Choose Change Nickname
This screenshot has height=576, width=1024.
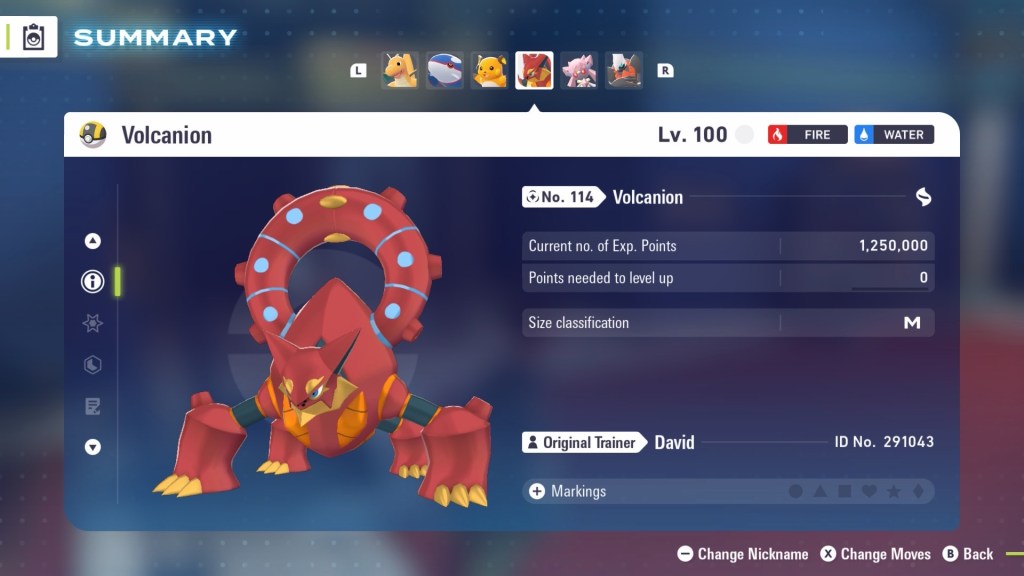tap(742, 554)
